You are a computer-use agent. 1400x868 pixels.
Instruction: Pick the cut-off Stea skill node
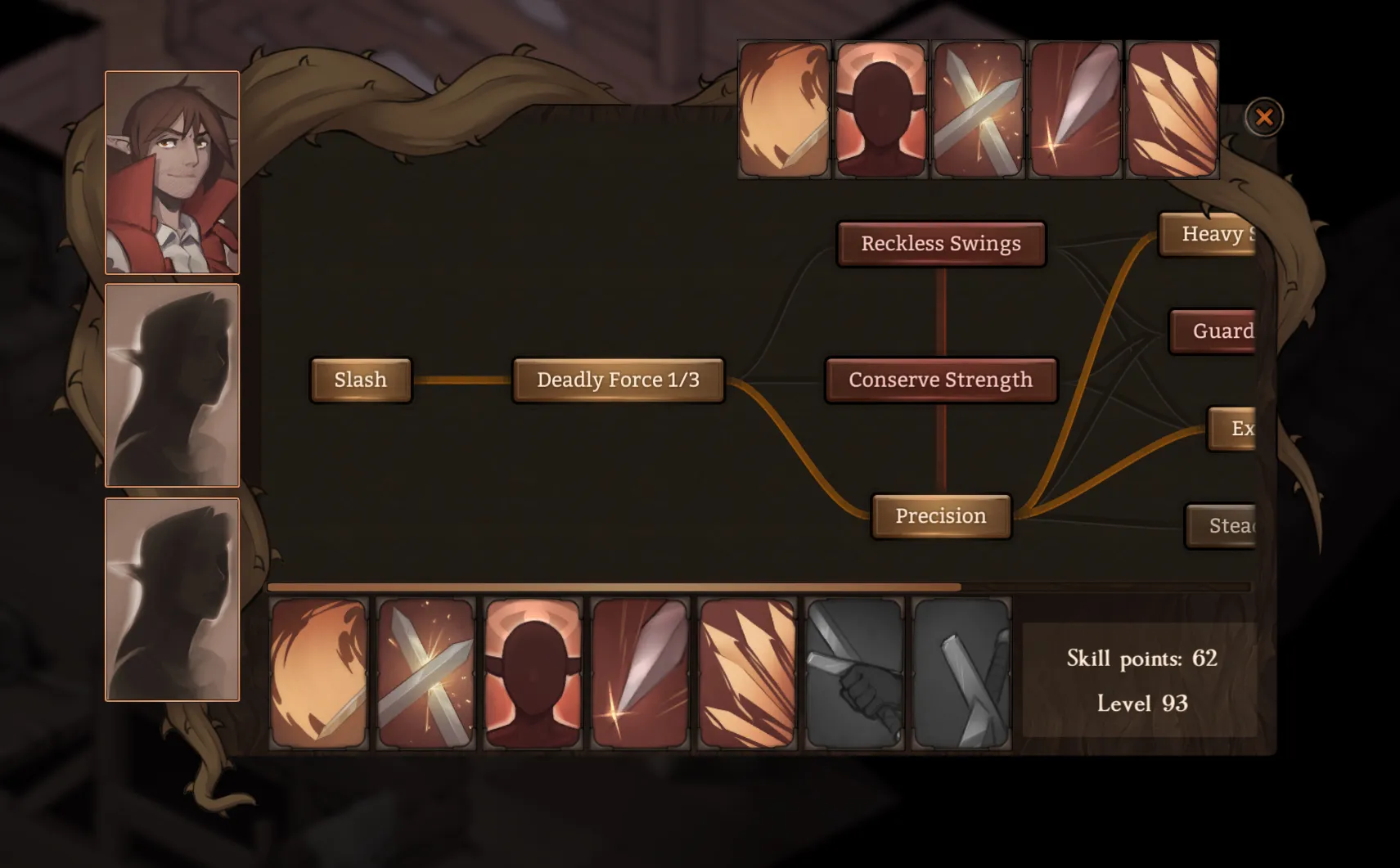[x=1222, y=525]
